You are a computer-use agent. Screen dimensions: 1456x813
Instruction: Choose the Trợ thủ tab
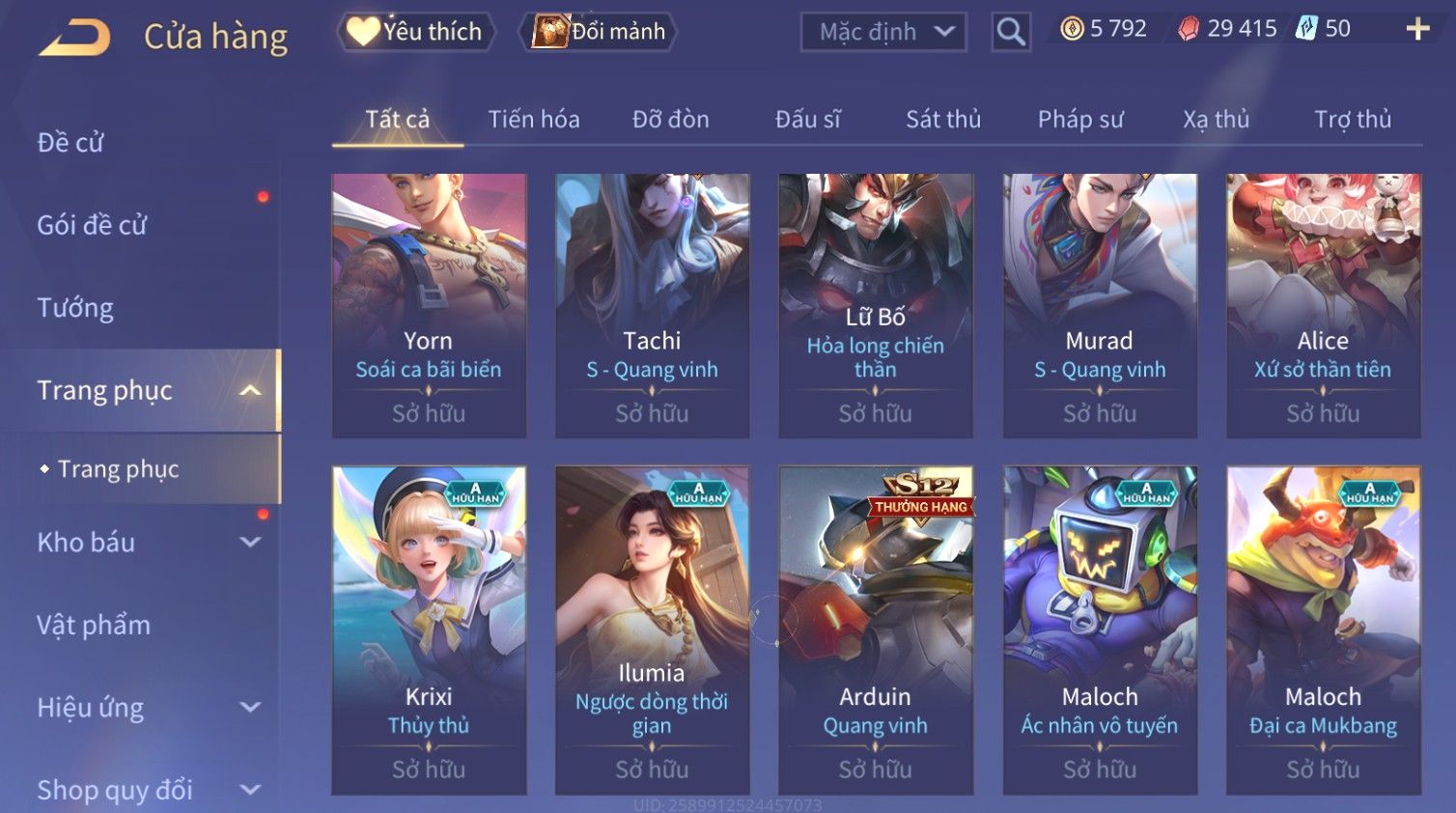click(1352, 120)
